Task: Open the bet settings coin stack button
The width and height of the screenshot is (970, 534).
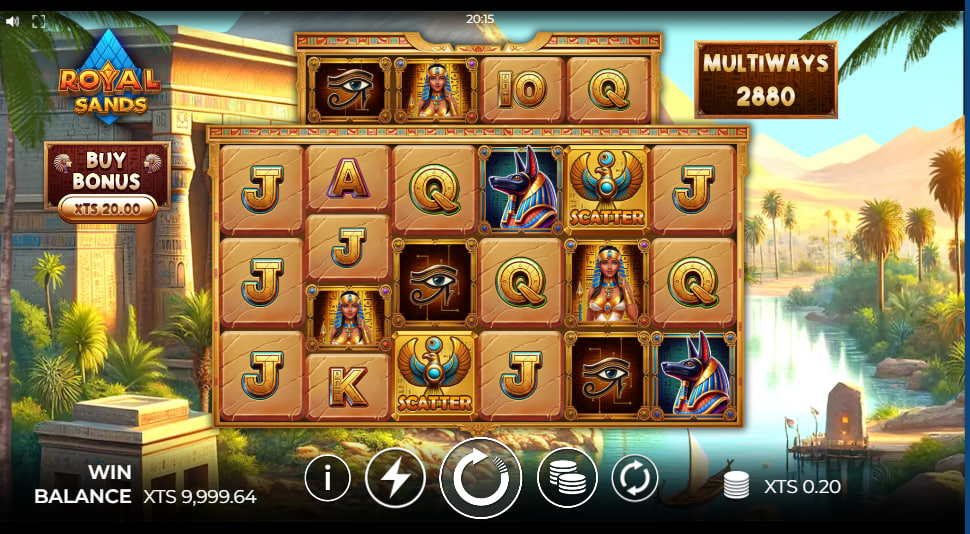Action: 567,479
